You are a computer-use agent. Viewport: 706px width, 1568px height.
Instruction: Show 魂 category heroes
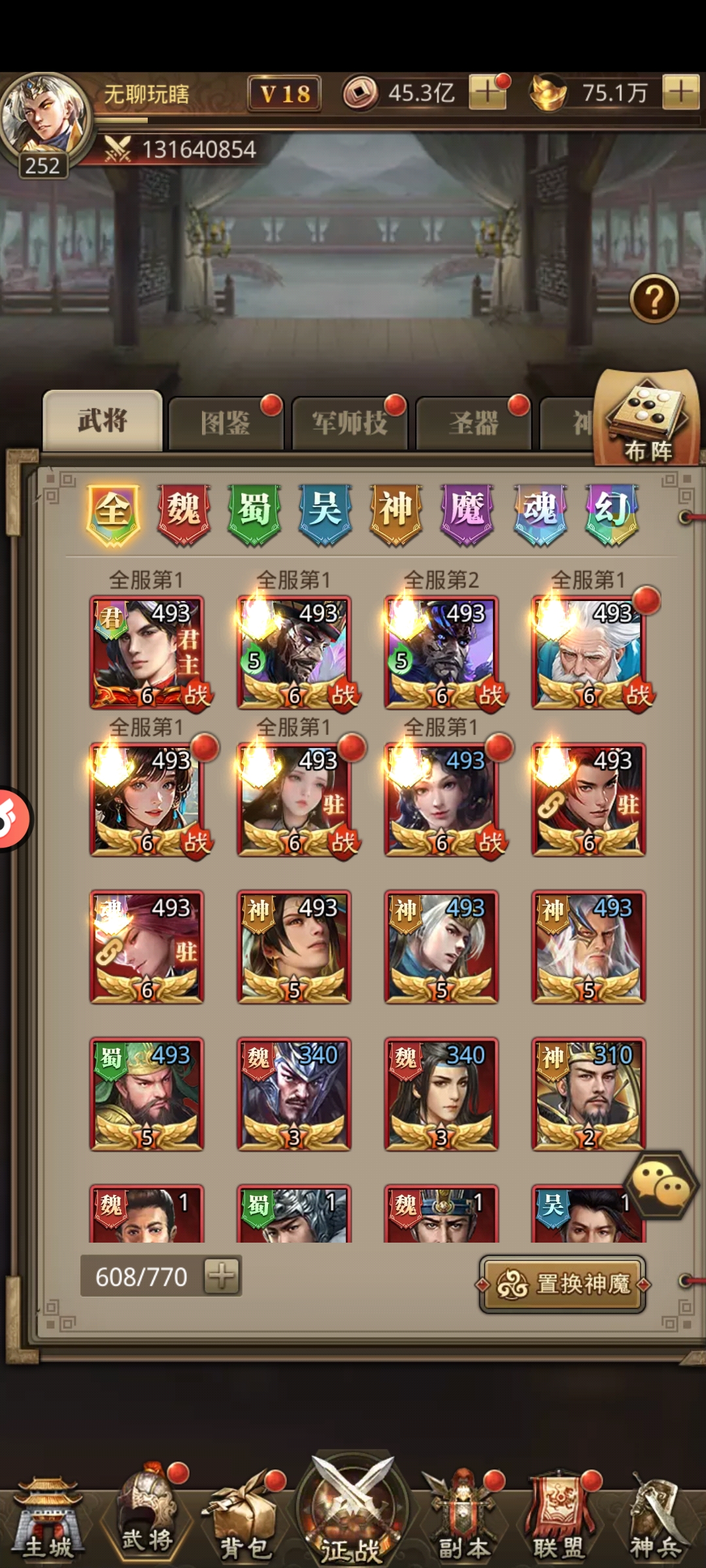539,513
